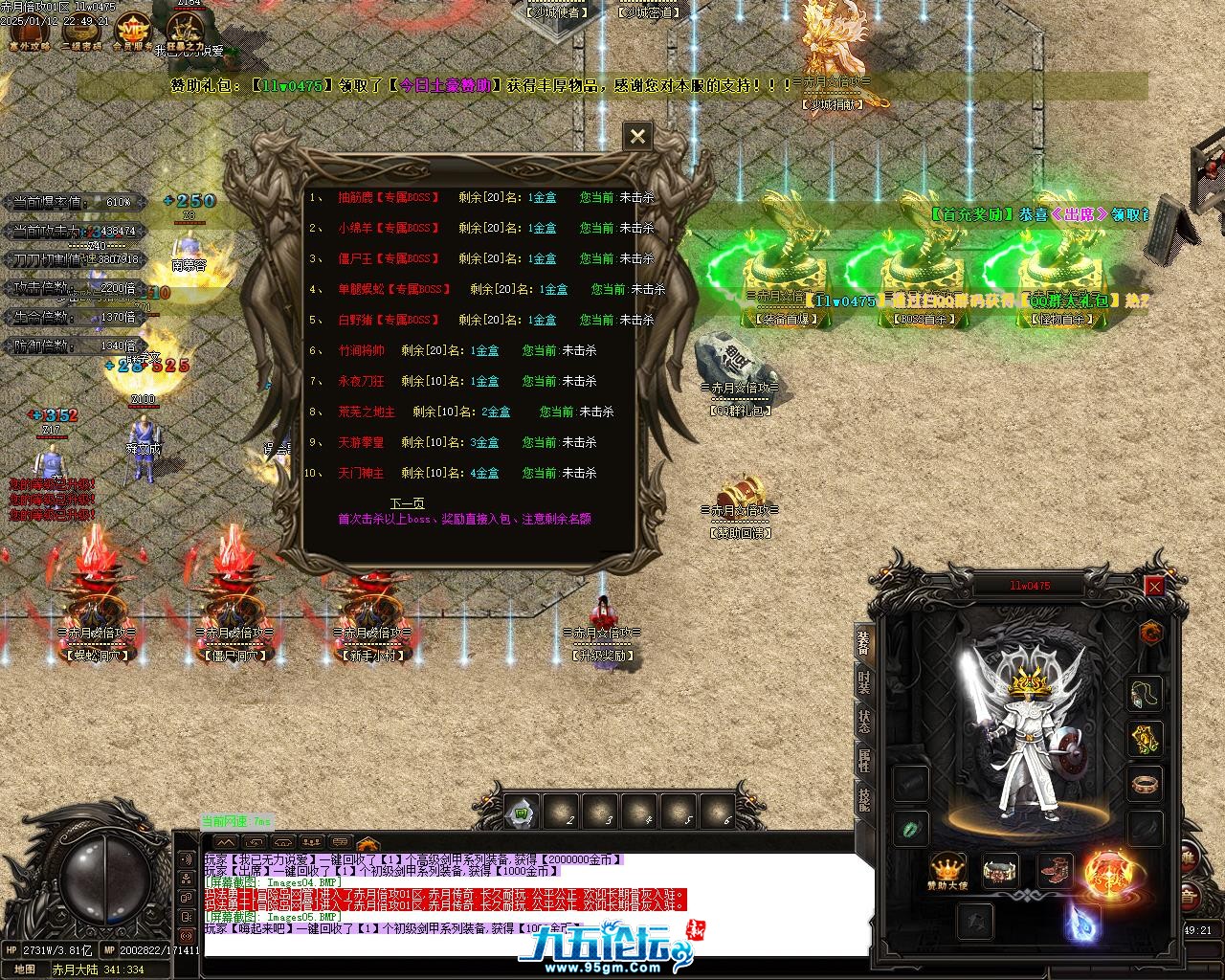Show the 属性 attributes tab

pos(863,761)
